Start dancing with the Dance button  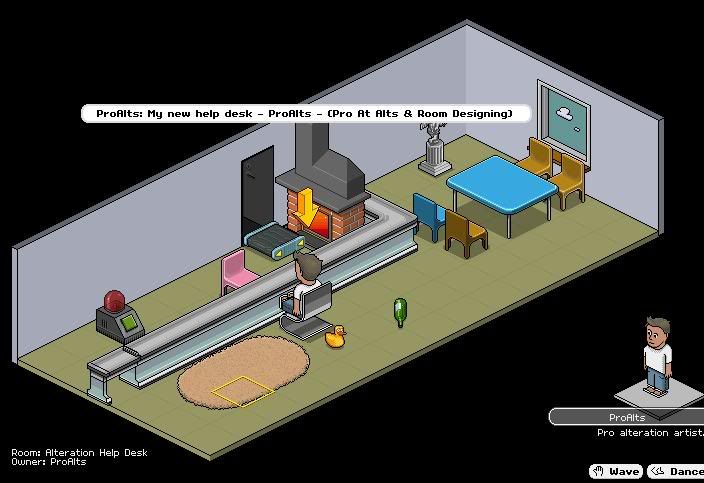pyautogui.click(x=677, y=471)
